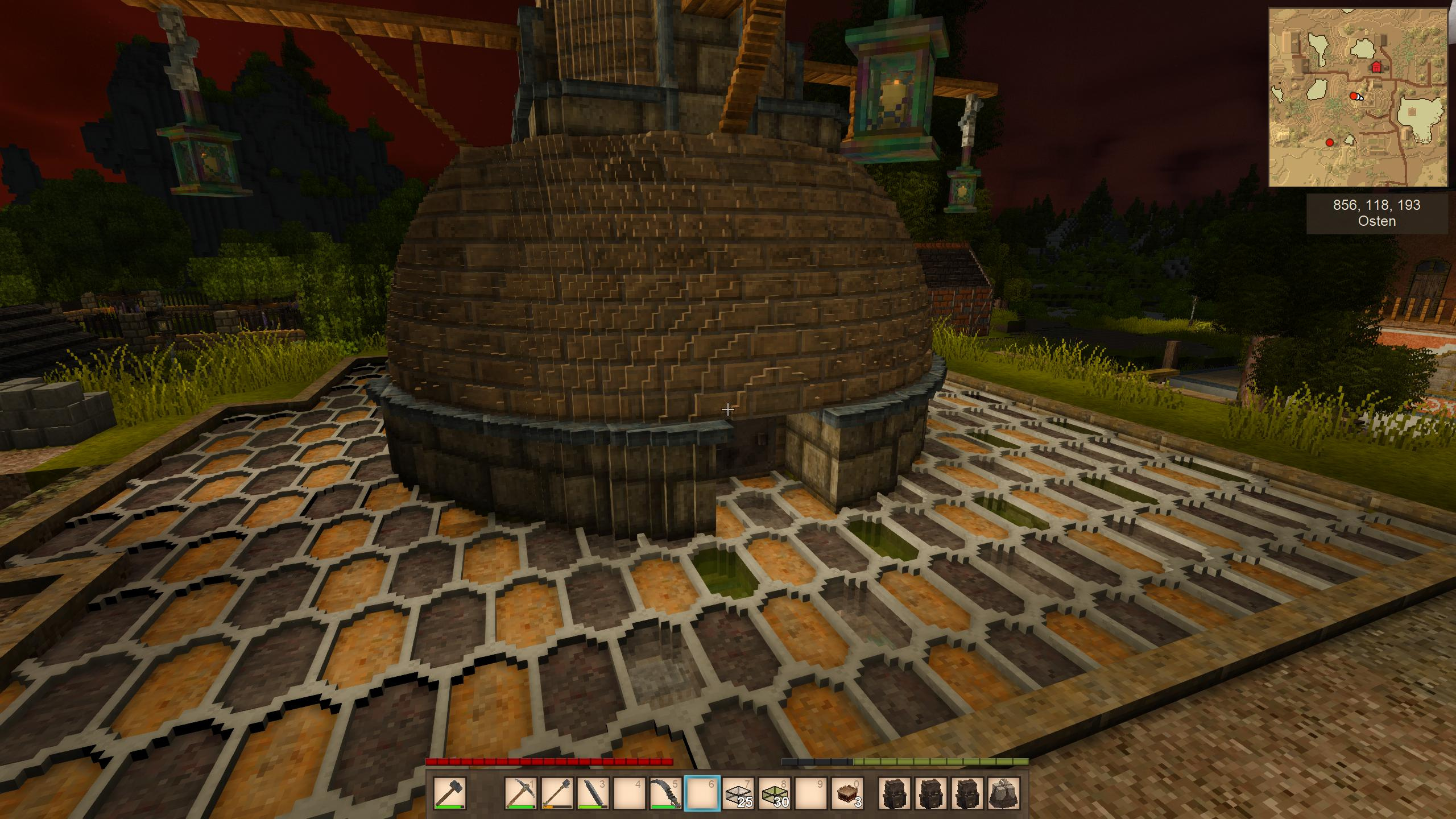Select the hammer in the offhand slot
Image resolution: width=1456 pixels, height=819 pixels.
click(x=450, y=792)
